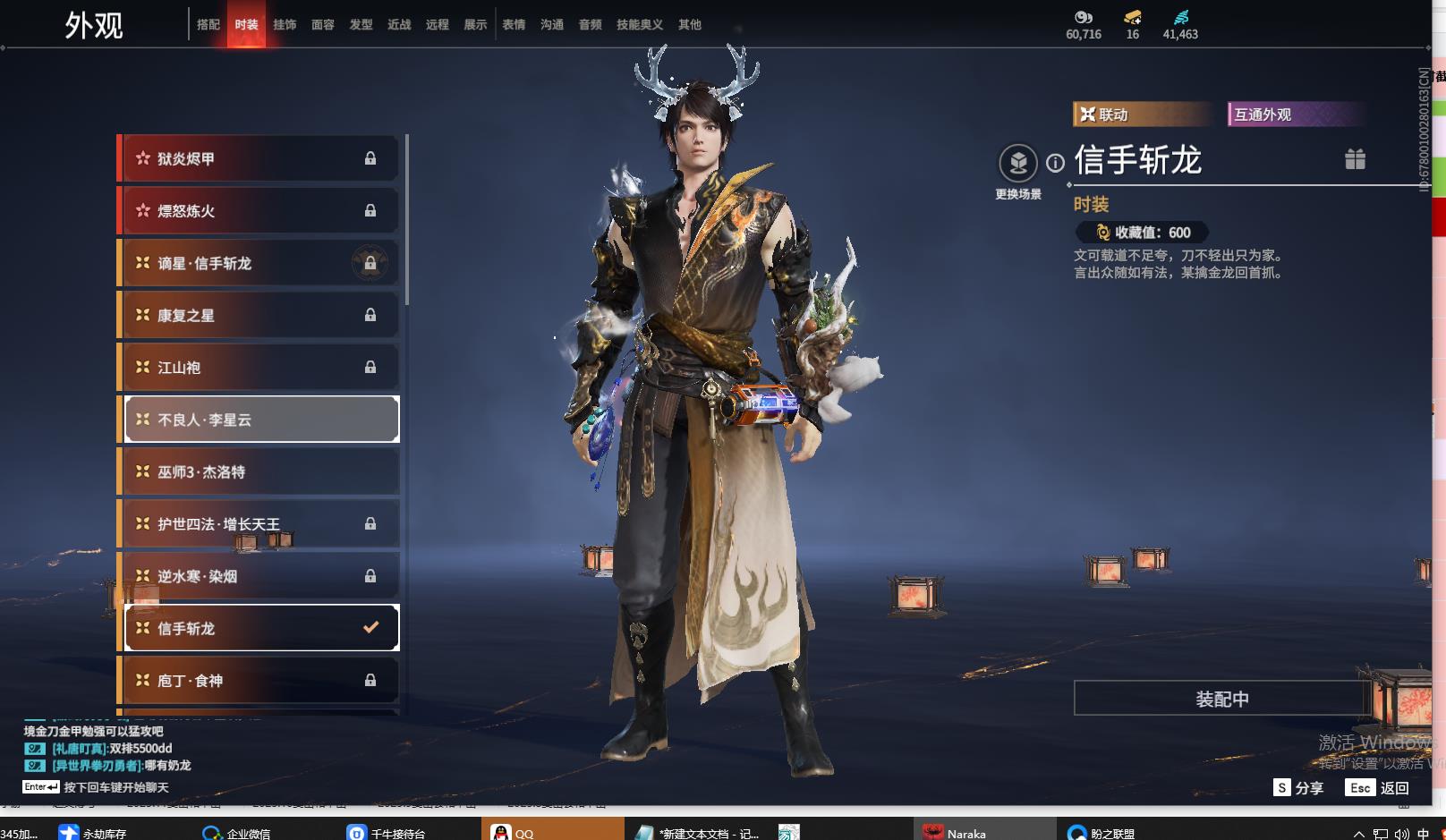Choose the 表情 emote tab
This screenshot has width=1446, height=840.
[514, 25]
